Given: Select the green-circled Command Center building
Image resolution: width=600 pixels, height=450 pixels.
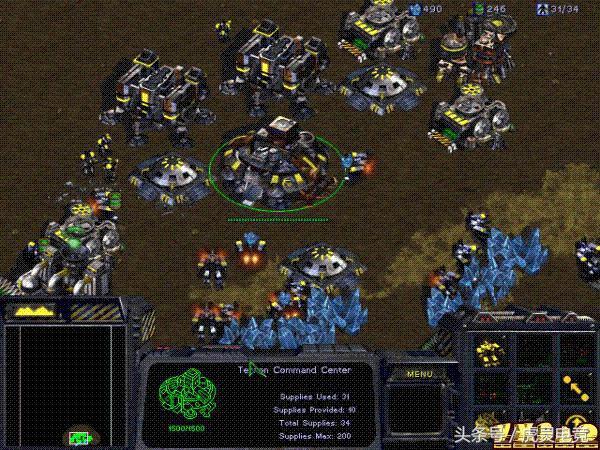Looking at the screenshot, I should point(267,160).
